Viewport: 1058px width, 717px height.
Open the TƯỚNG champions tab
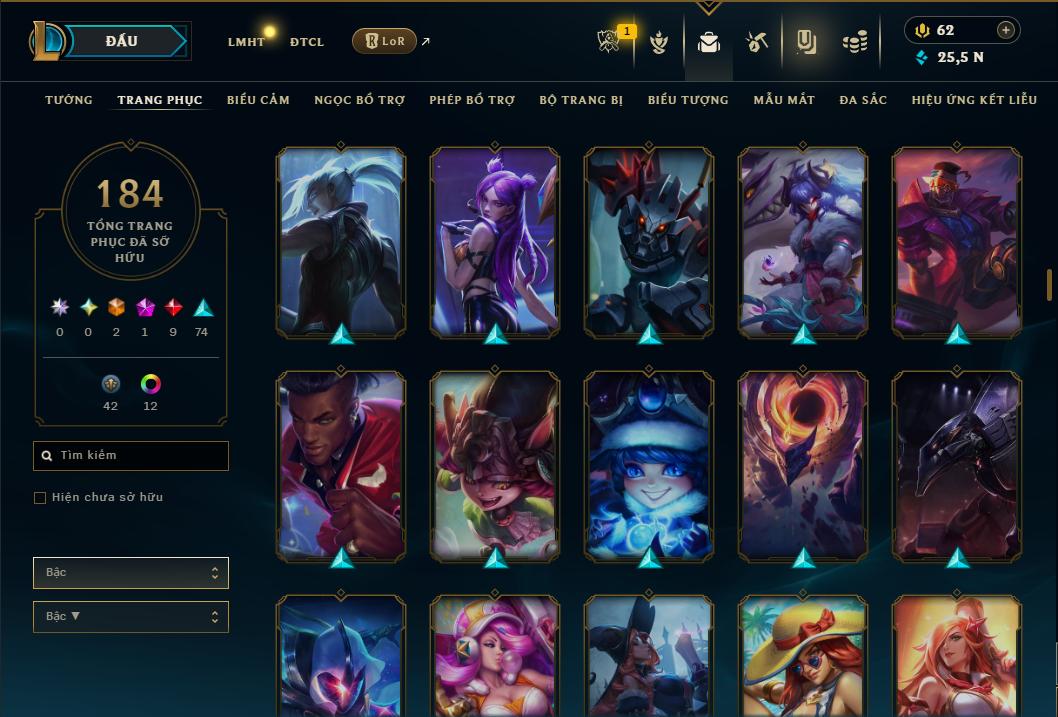[69, 100]
